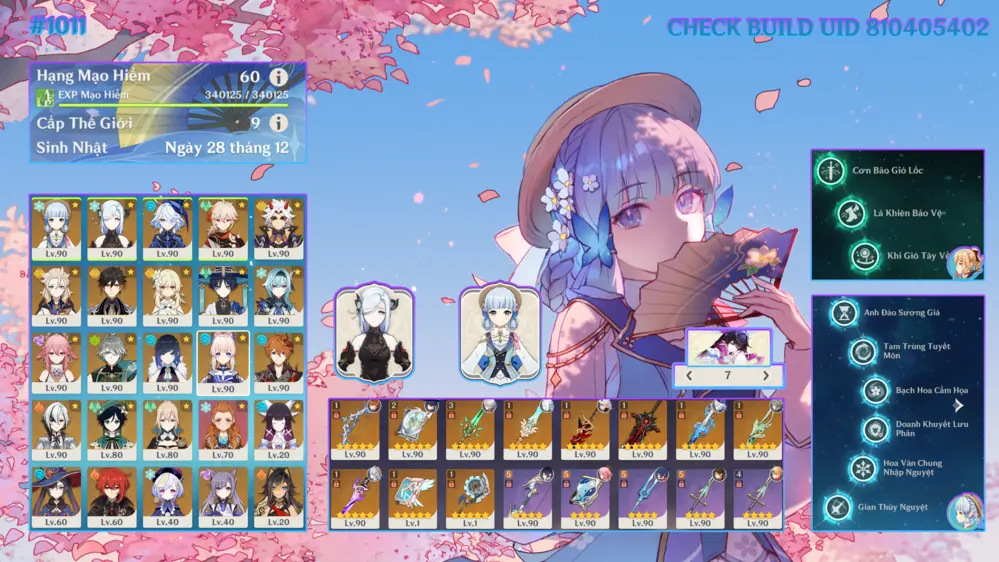Open the info icon beside Hạng Mạo Hiểm

click(x=278, y=77)
